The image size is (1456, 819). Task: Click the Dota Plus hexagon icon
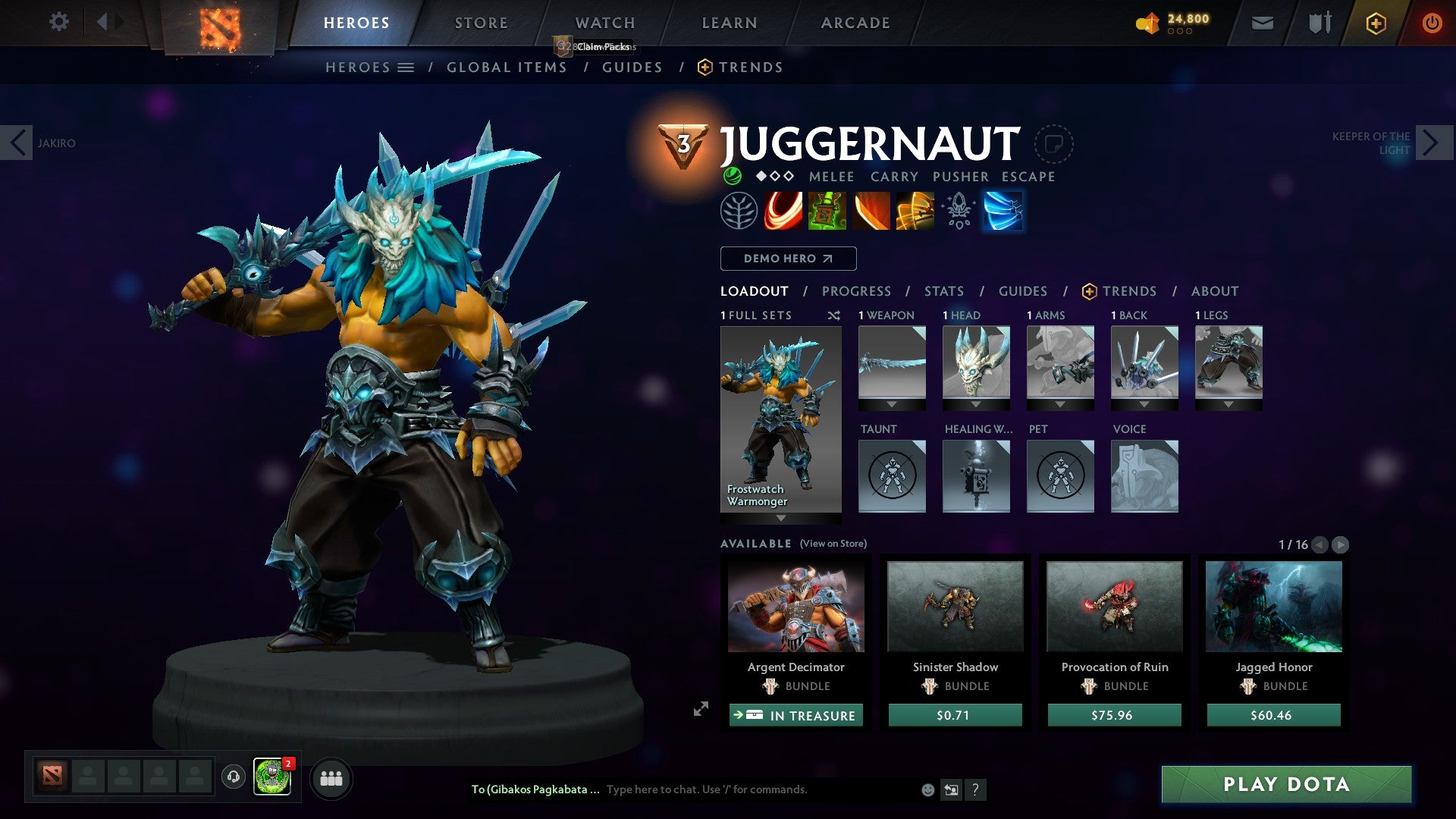[1376, 24]
